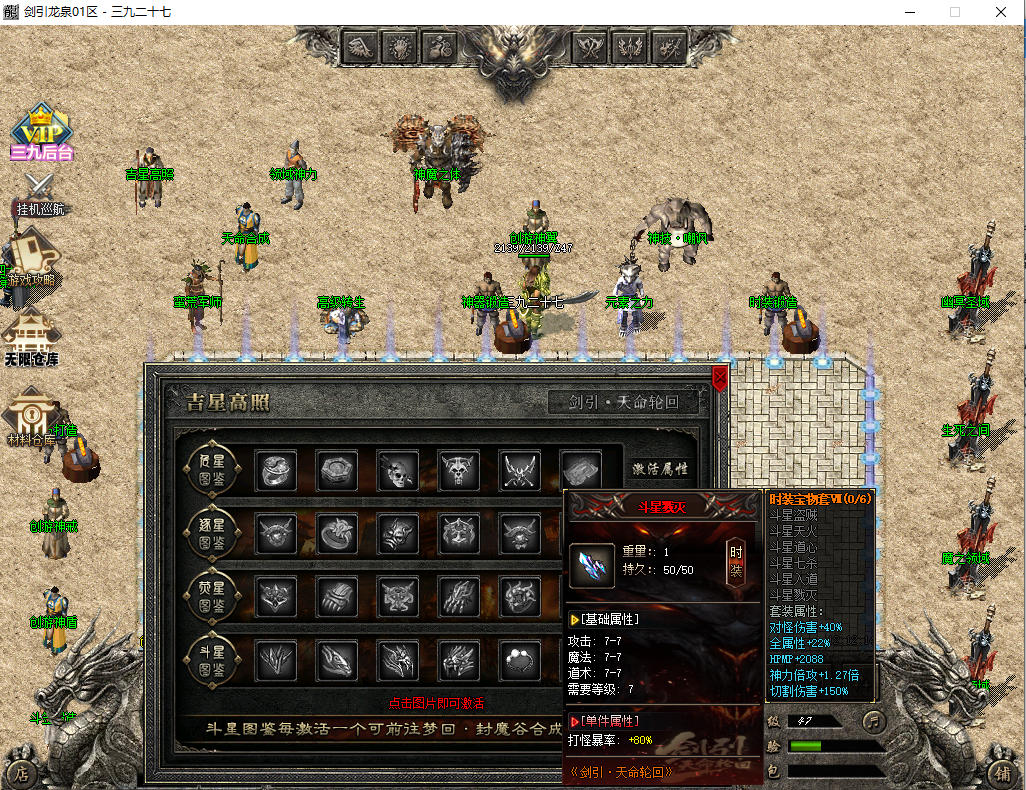Activate the pearl bracelet icon in 斗星 row

tap(519, 660)
